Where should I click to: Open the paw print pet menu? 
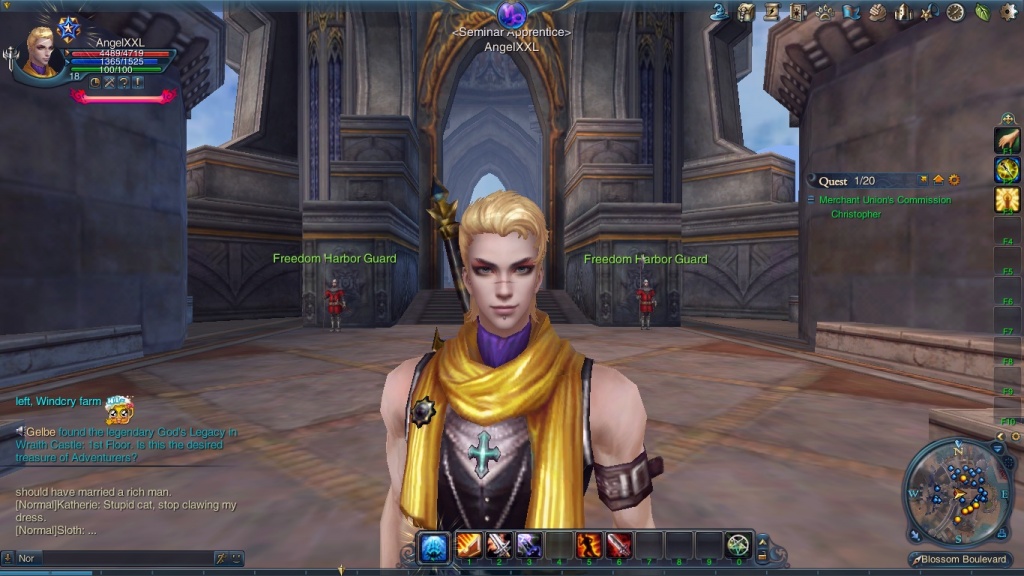click(x=825, y=12)
